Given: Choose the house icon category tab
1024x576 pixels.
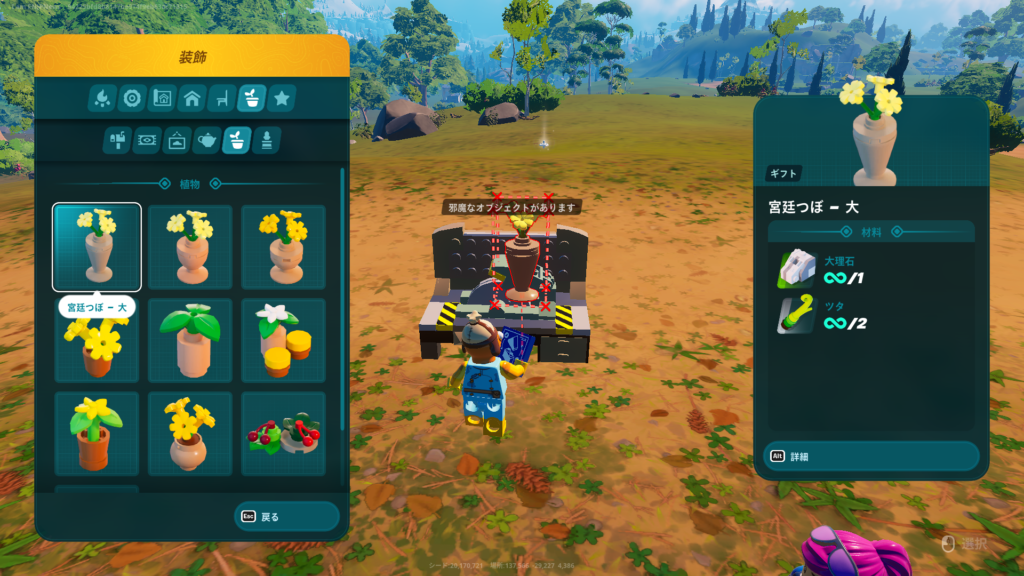Looking at the screenshot, I should pyautogui.click(x=192, y=98).
